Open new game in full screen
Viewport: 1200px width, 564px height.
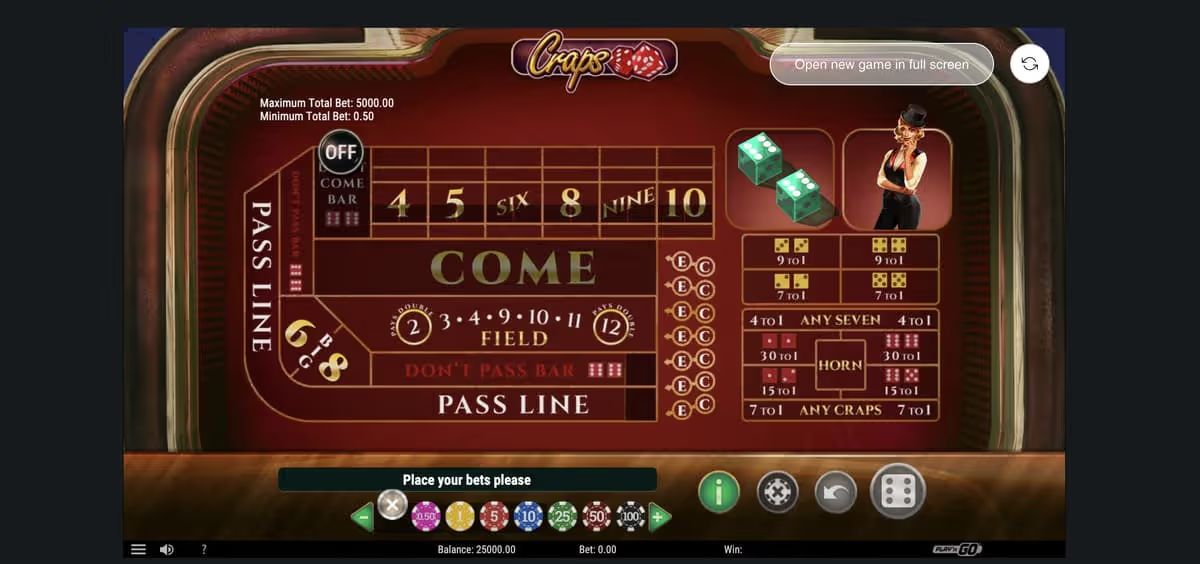[881, 64]
